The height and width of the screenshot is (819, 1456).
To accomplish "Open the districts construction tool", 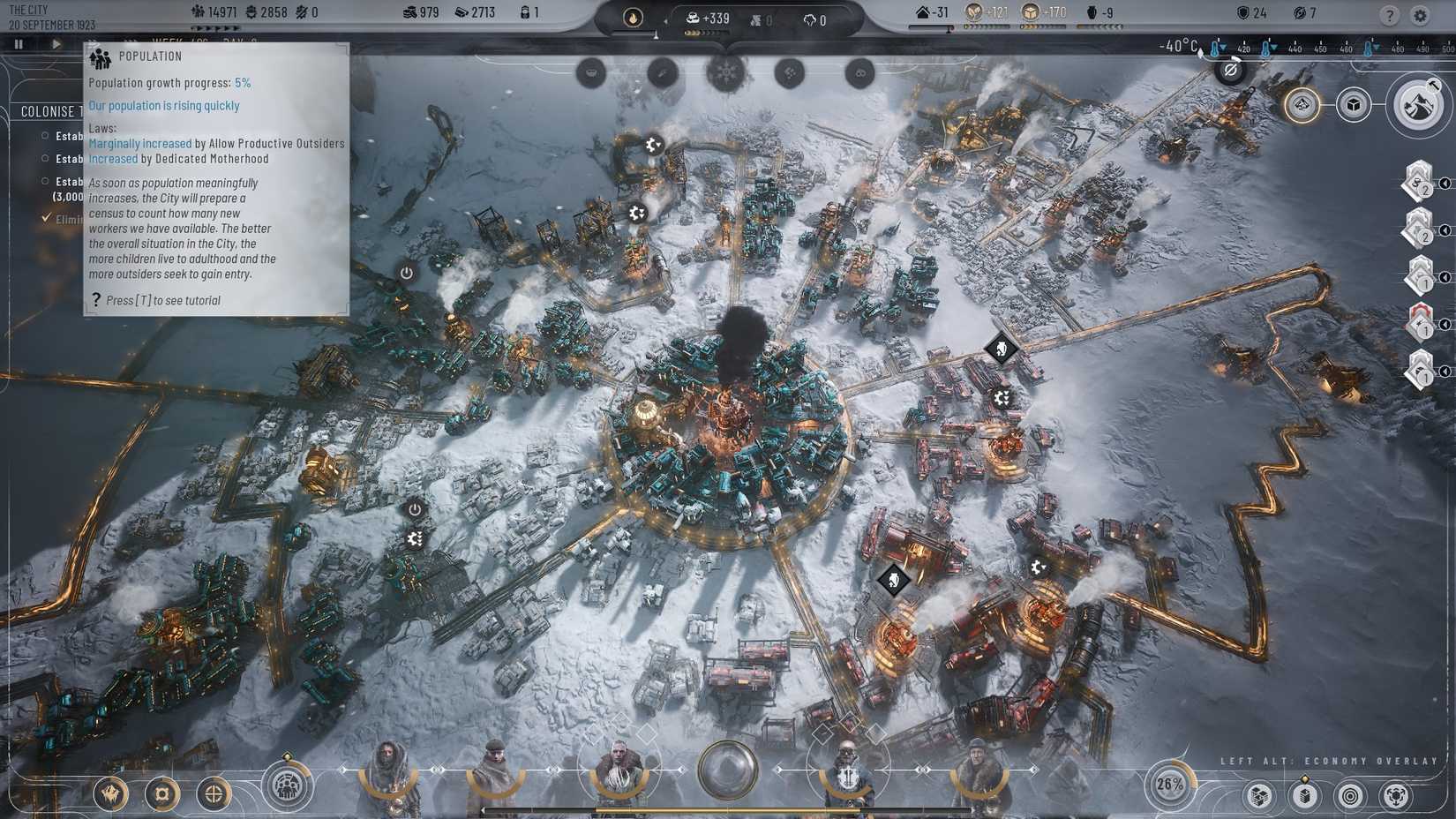I will 163,793.
